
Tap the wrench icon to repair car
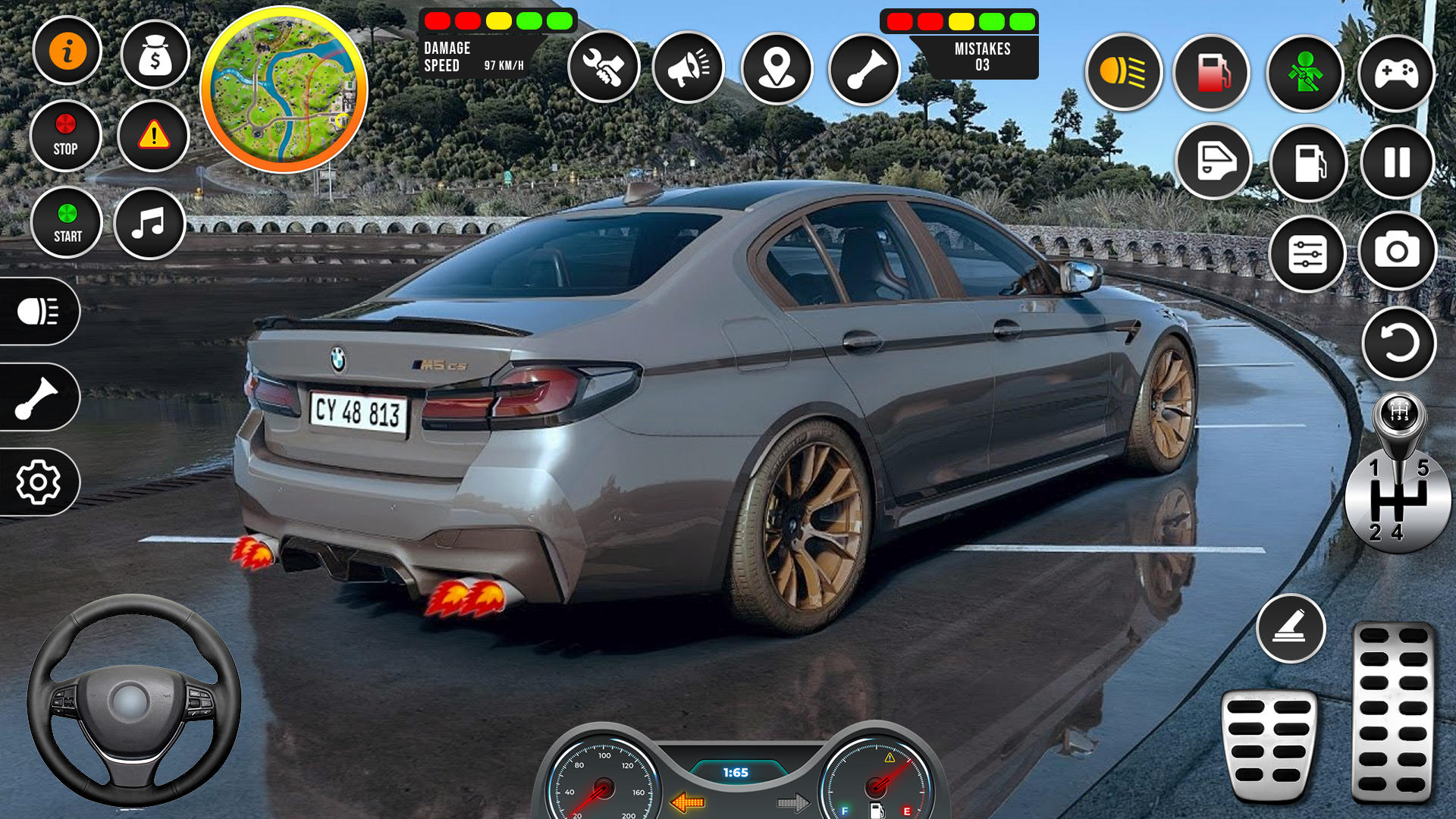[604, 67]
